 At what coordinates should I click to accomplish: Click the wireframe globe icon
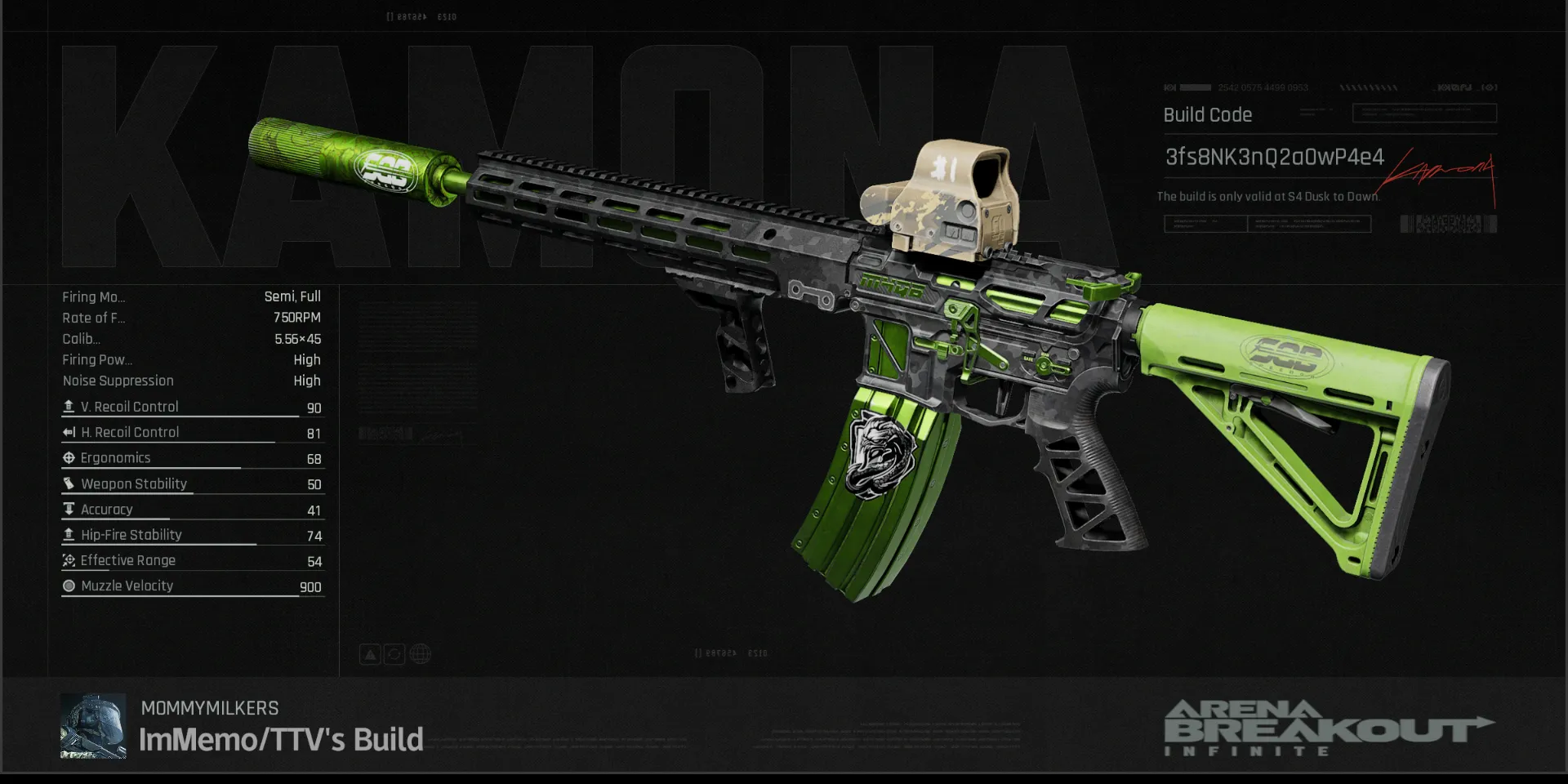(421, 654)
